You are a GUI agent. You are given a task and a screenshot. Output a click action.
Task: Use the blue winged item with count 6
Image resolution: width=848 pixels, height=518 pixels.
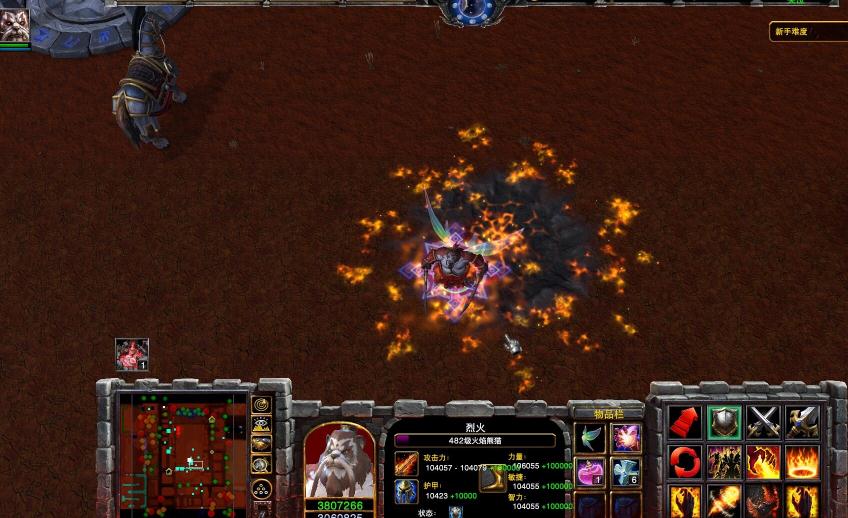pos(626,472)
